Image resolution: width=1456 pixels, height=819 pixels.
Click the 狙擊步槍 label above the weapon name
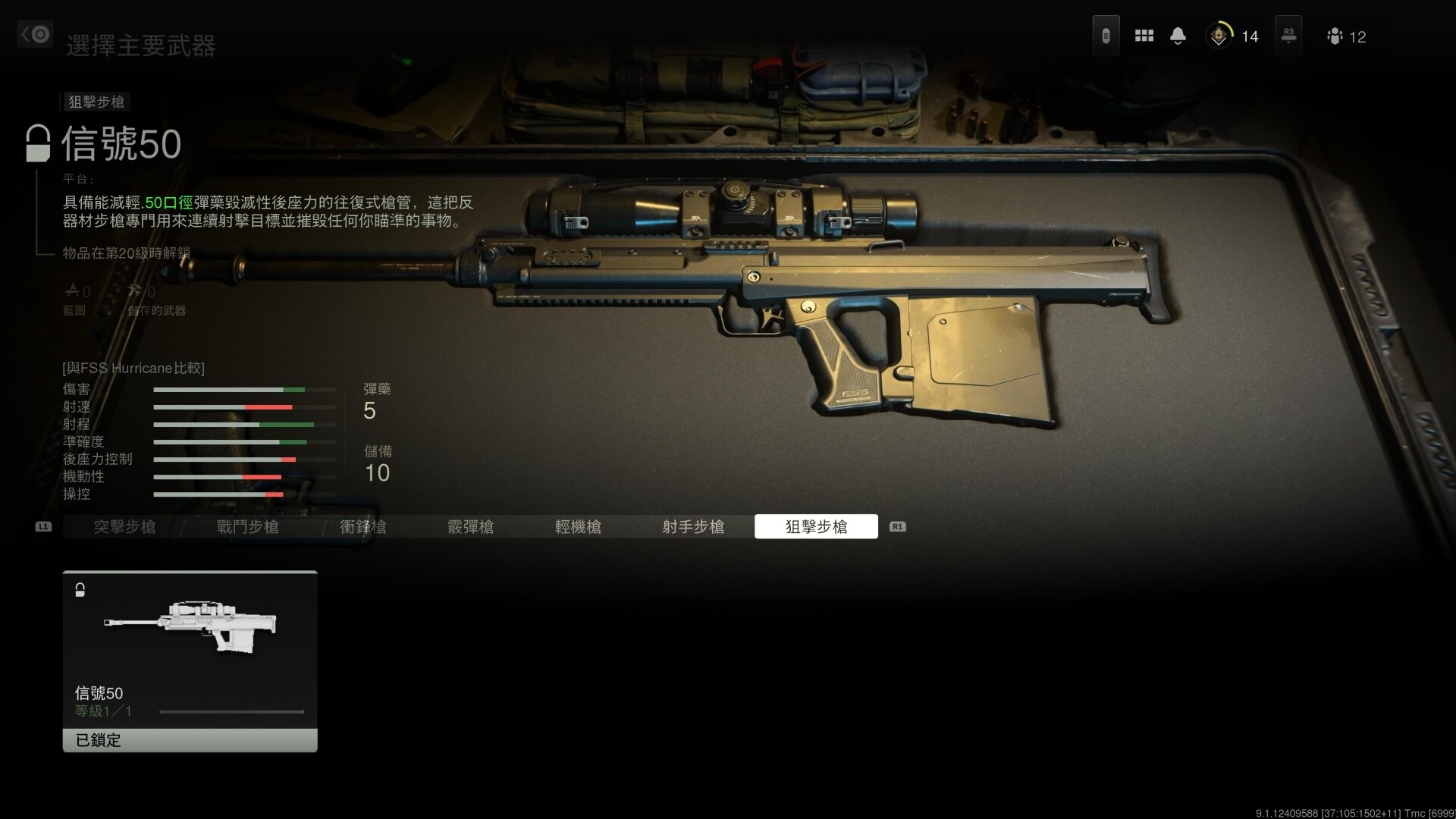click(96, 102)
